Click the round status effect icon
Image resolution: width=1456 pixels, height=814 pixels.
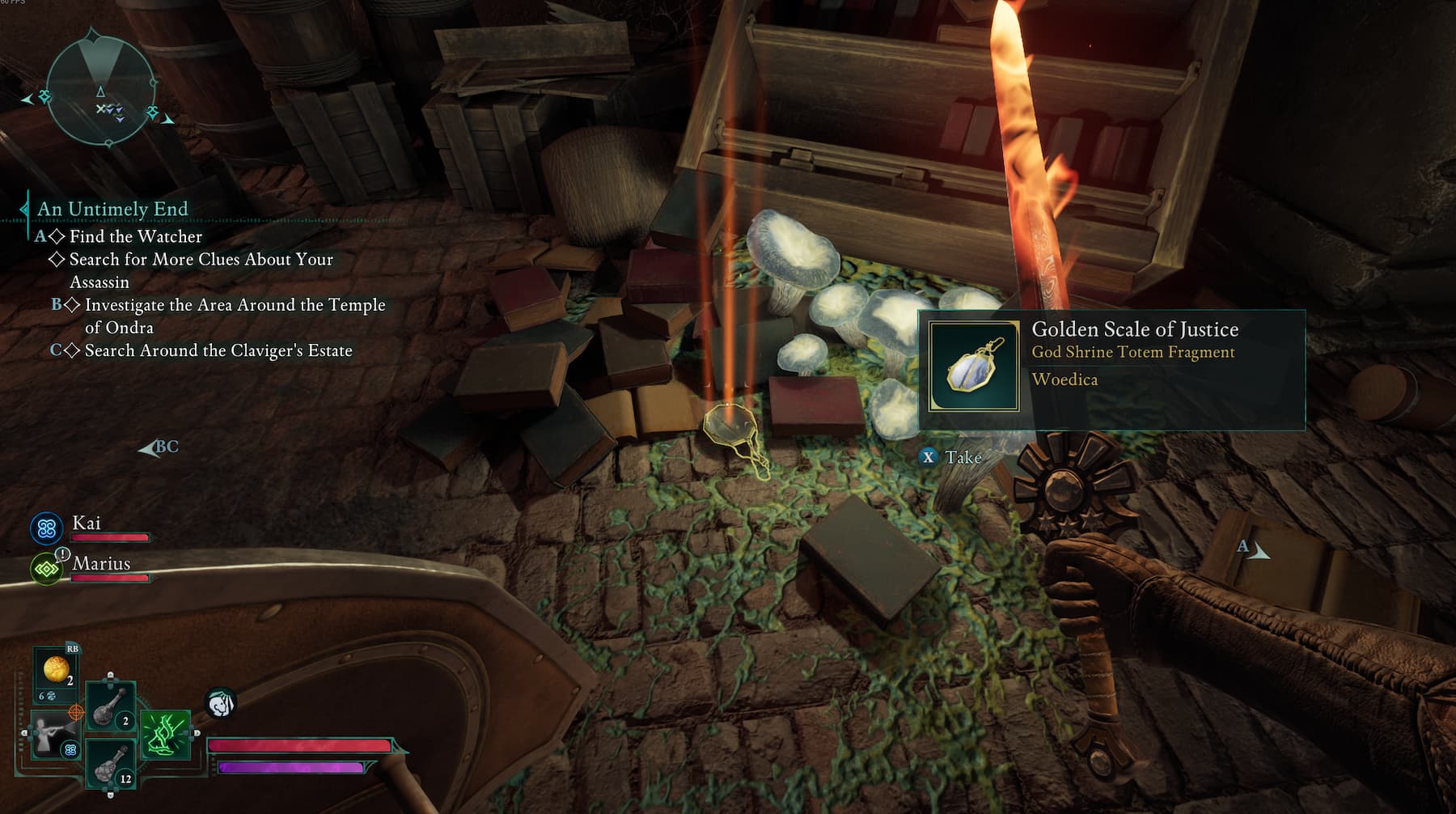coord(221,703)
